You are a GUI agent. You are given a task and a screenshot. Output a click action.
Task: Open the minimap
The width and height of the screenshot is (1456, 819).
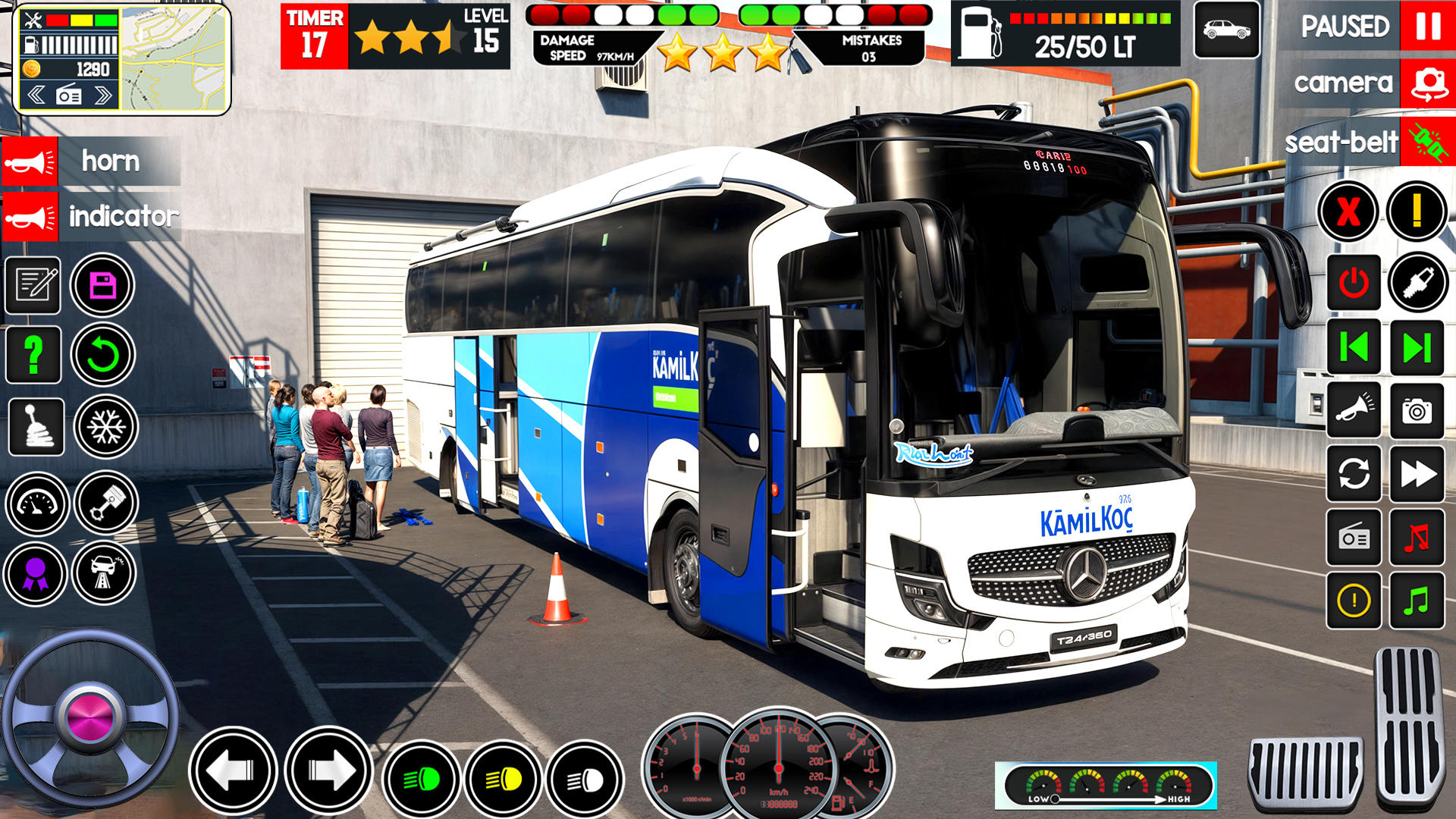174,58
